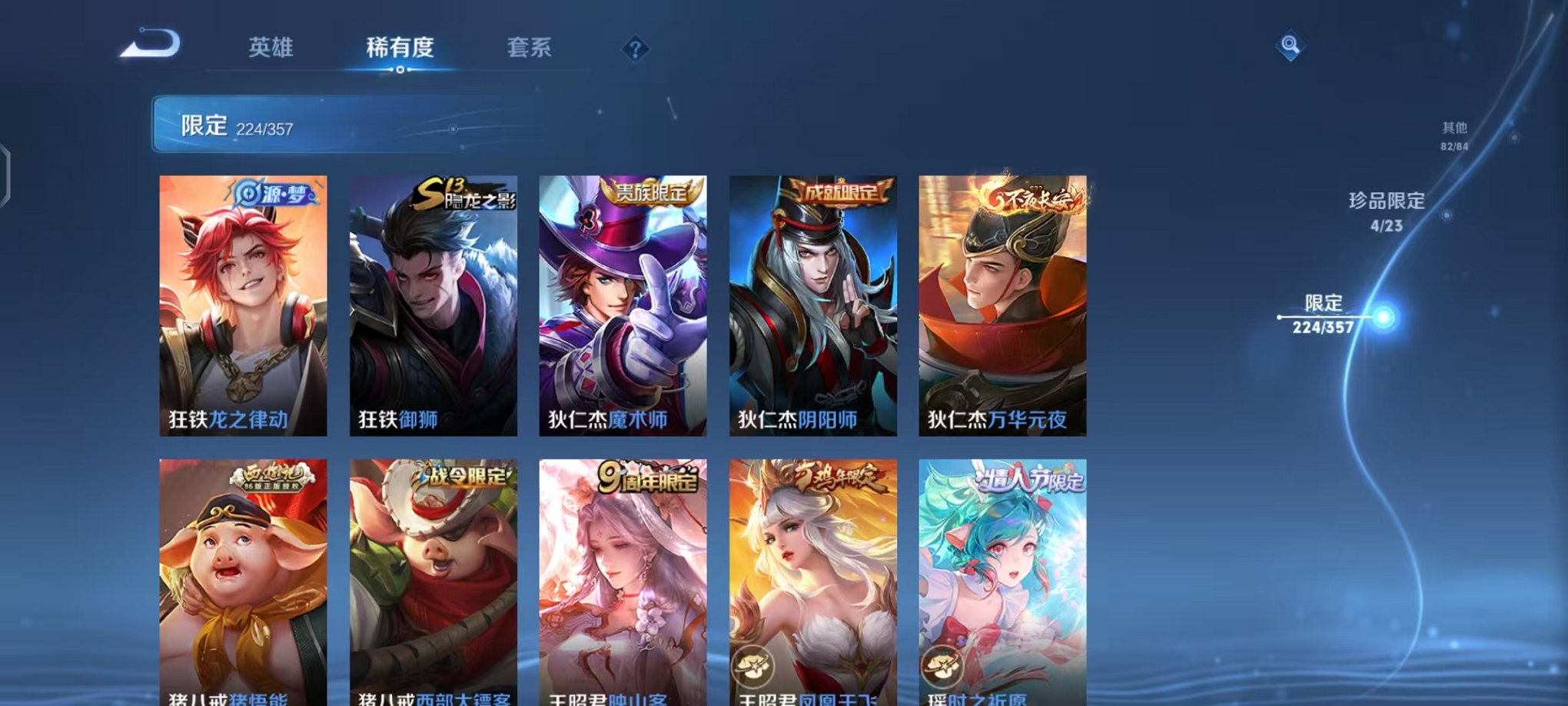Image resolution: width=1568 pixels, height=706 pixels.
Task: Click the back arrow icon top left
Action: pos(150,42)
